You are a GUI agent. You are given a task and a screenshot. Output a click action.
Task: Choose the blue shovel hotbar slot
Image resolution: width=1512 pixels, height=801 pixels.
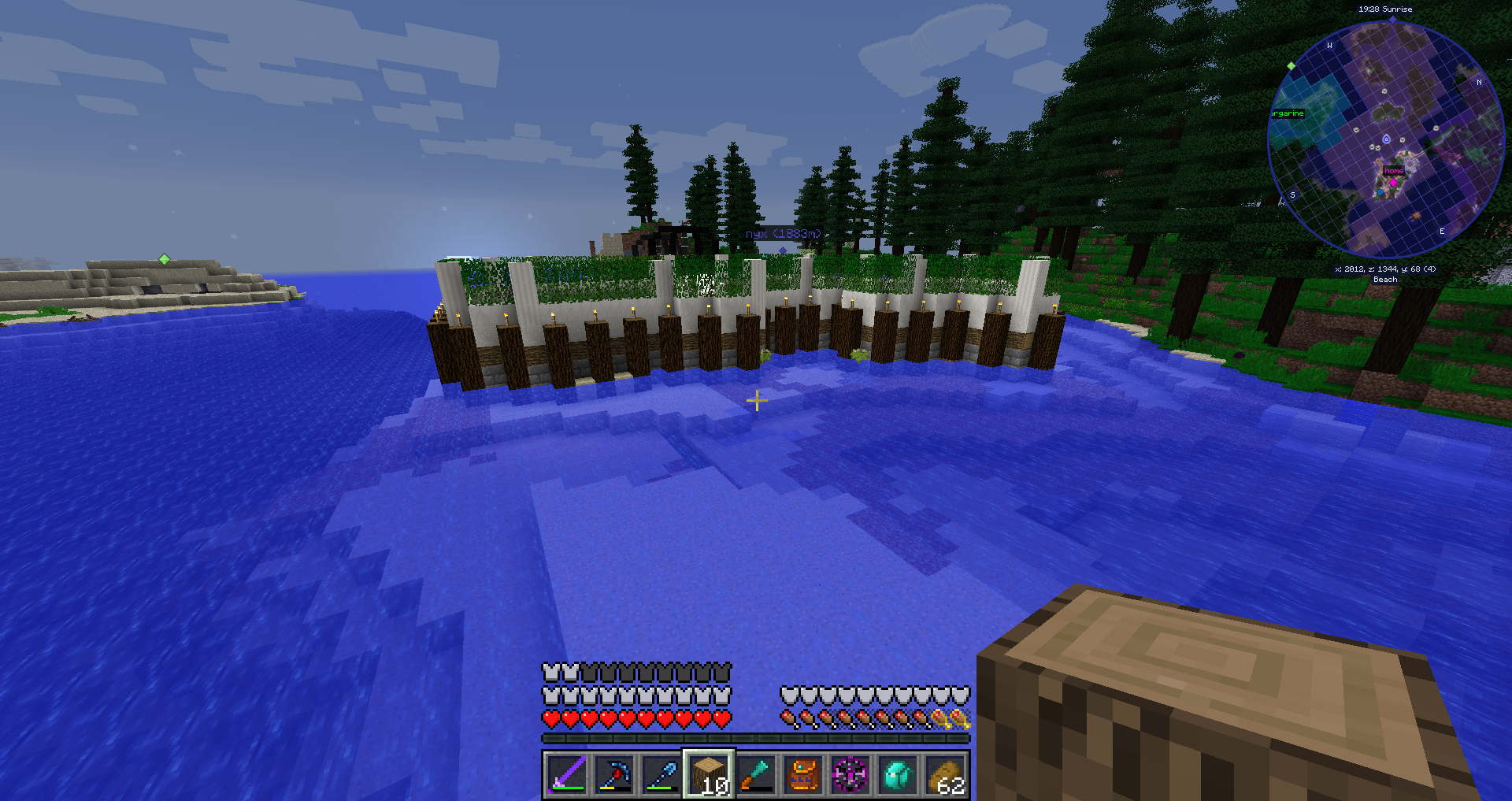(x=661, y=773)
